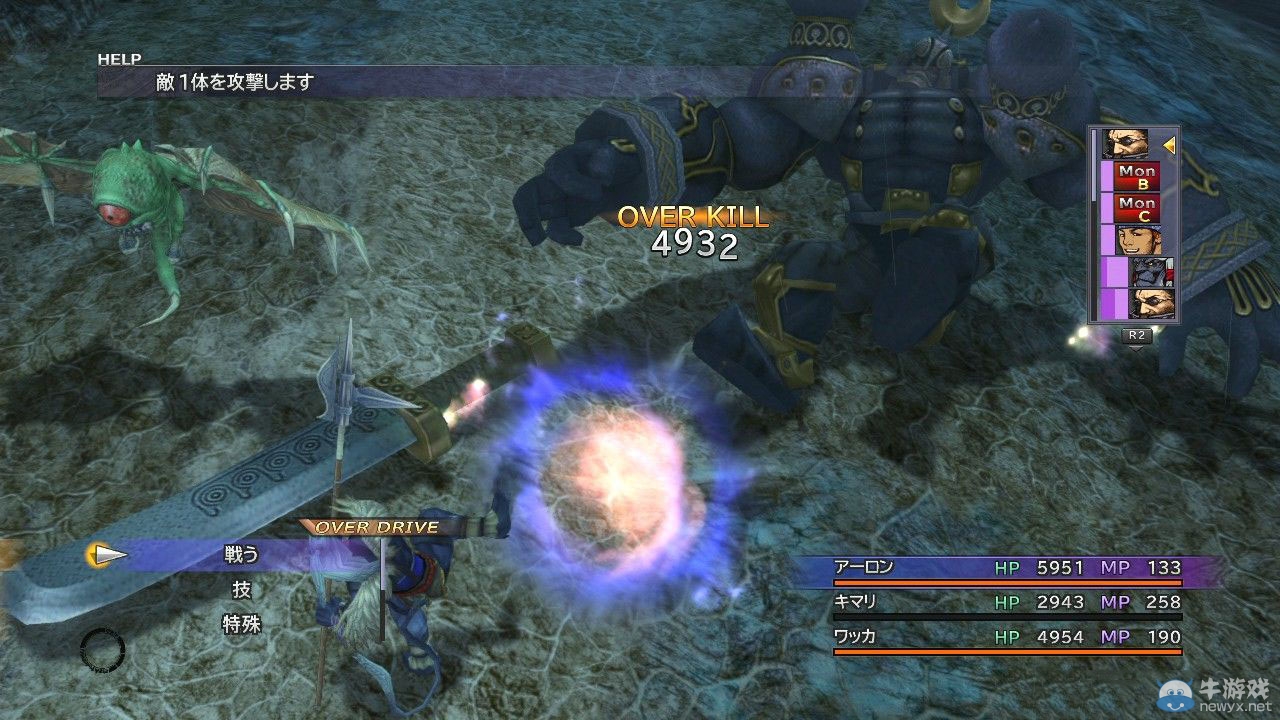
Task: Select Mon B in the turn order
Action: click(1137, 177)
